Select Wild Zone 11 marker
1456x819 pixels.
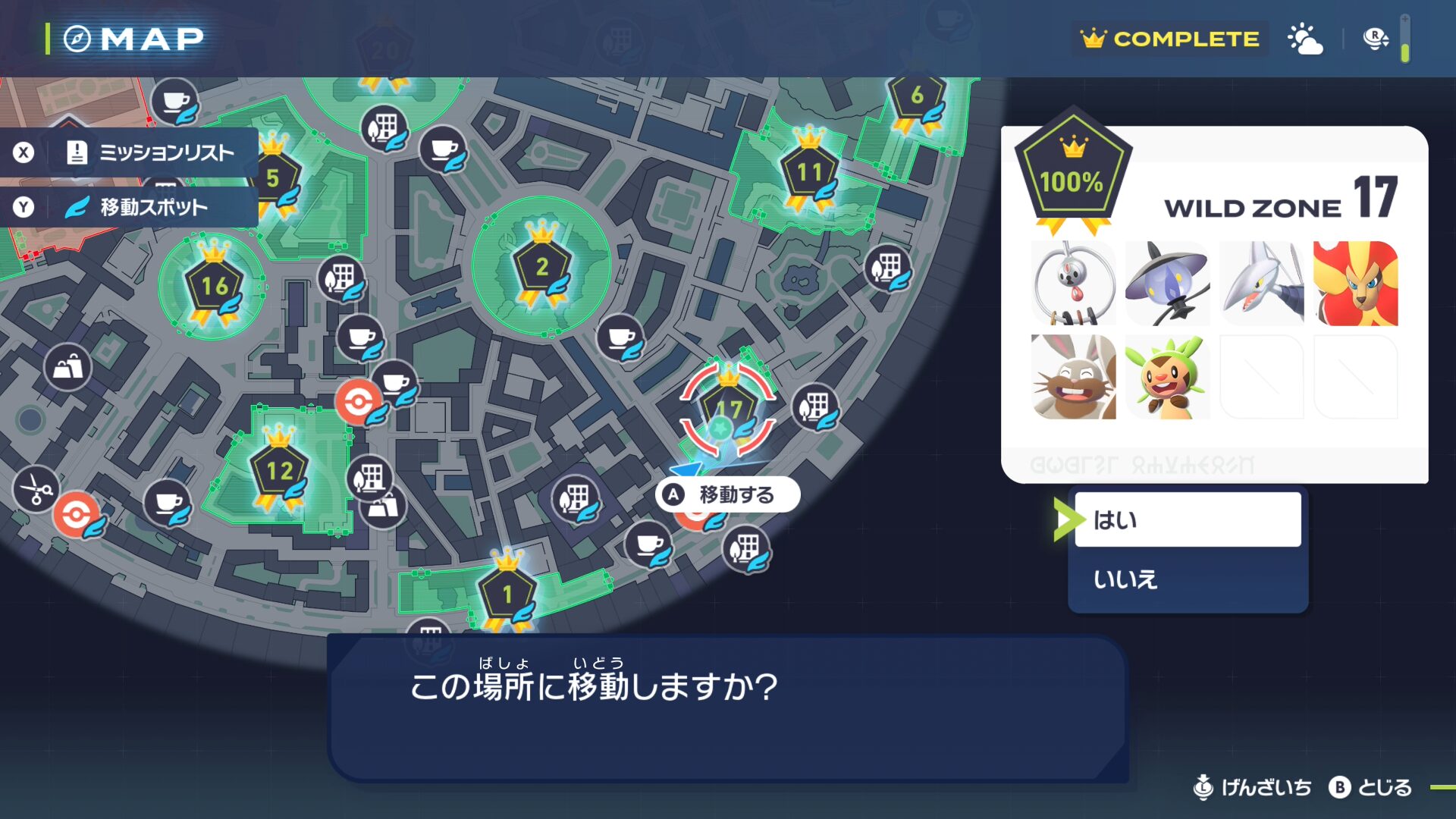click(808, 172)
